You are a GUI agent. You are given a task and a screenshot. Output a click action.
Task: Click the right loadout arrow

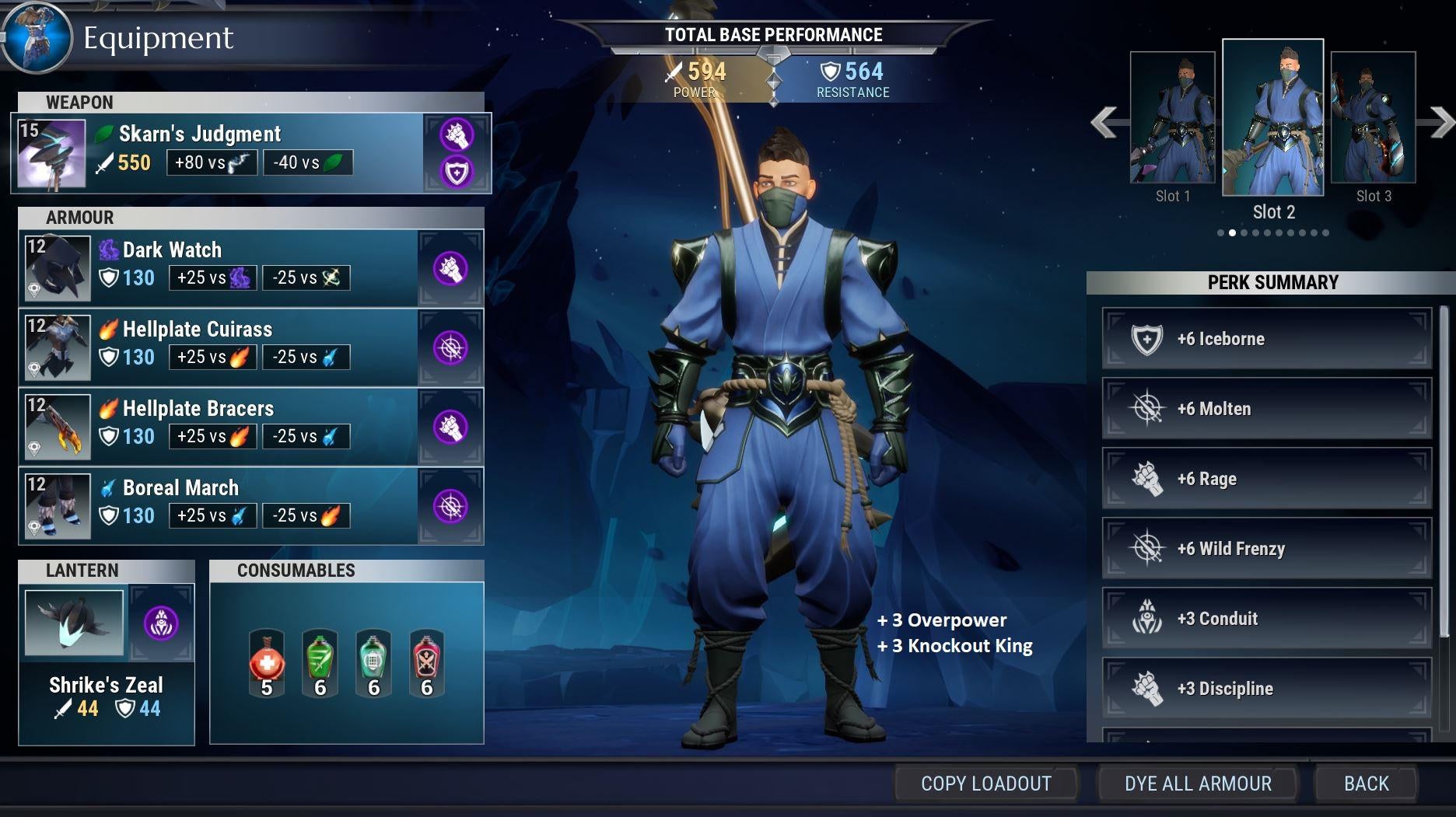pos(1440,122)
